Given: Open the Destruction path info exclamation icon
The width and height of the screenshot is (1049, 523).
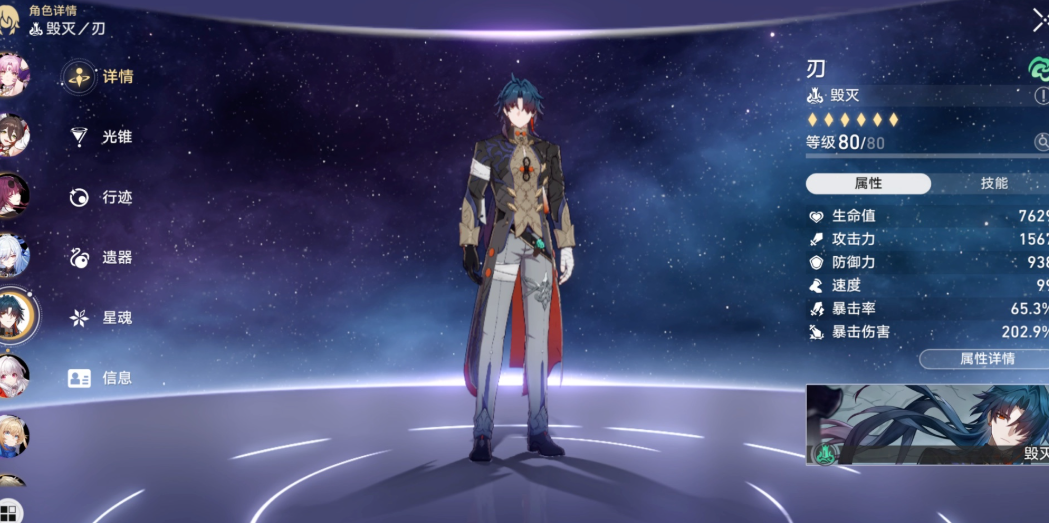Looking at the screenshot, I should 1041,96.
